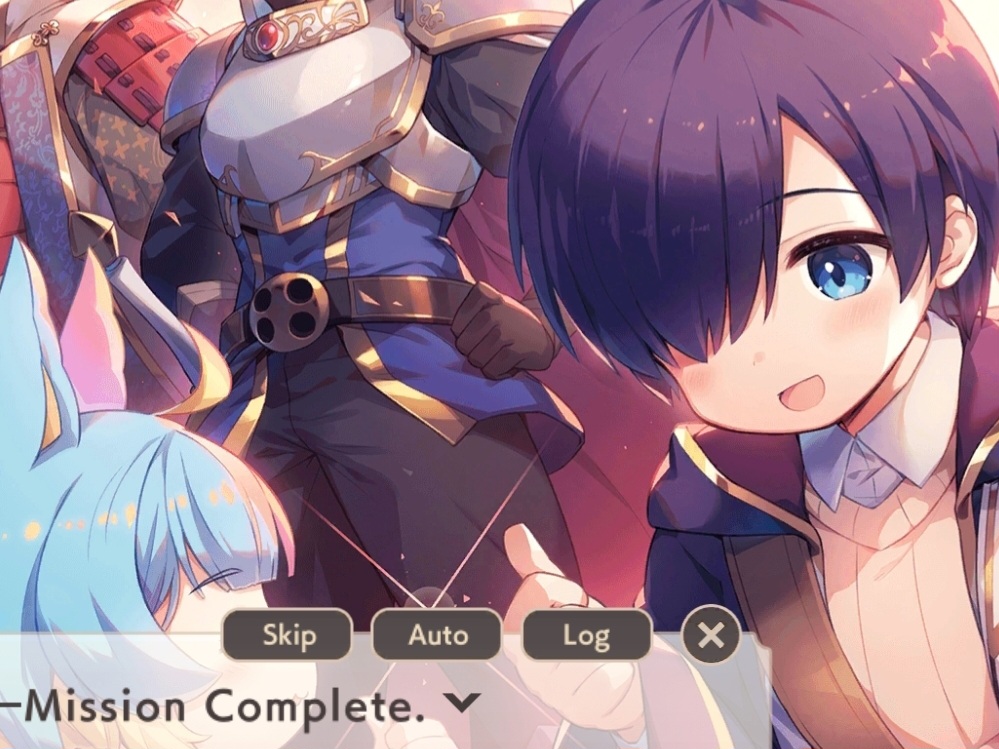This screenshot has width=999, height=749.
Task: Skip the story dialogue
Action: pos(287,635)
